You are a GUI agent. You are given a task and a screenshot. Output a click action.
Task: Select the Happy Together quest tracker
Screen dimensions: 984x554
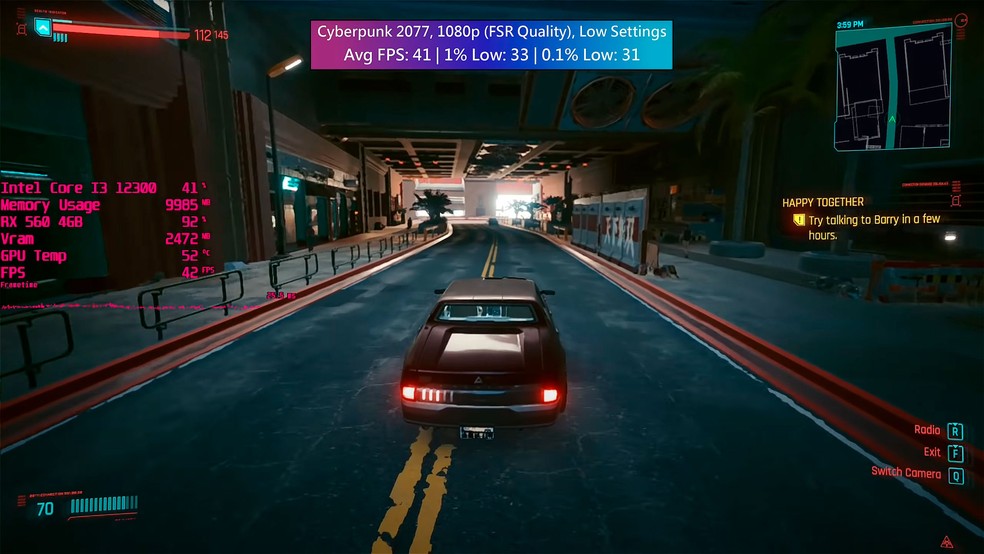pyautogui.click(x=823, y=202)
